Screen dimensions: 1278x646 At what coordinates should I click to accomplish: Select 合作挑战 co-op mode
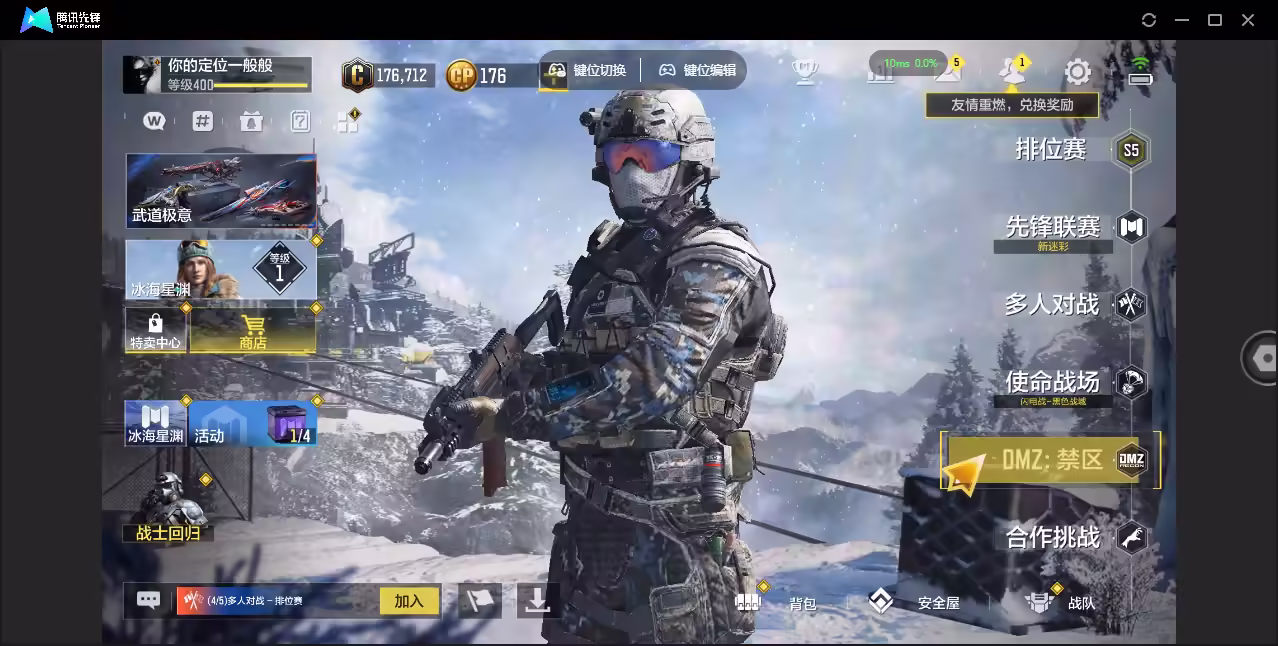pyautogui.click(x=1053, y=538)
